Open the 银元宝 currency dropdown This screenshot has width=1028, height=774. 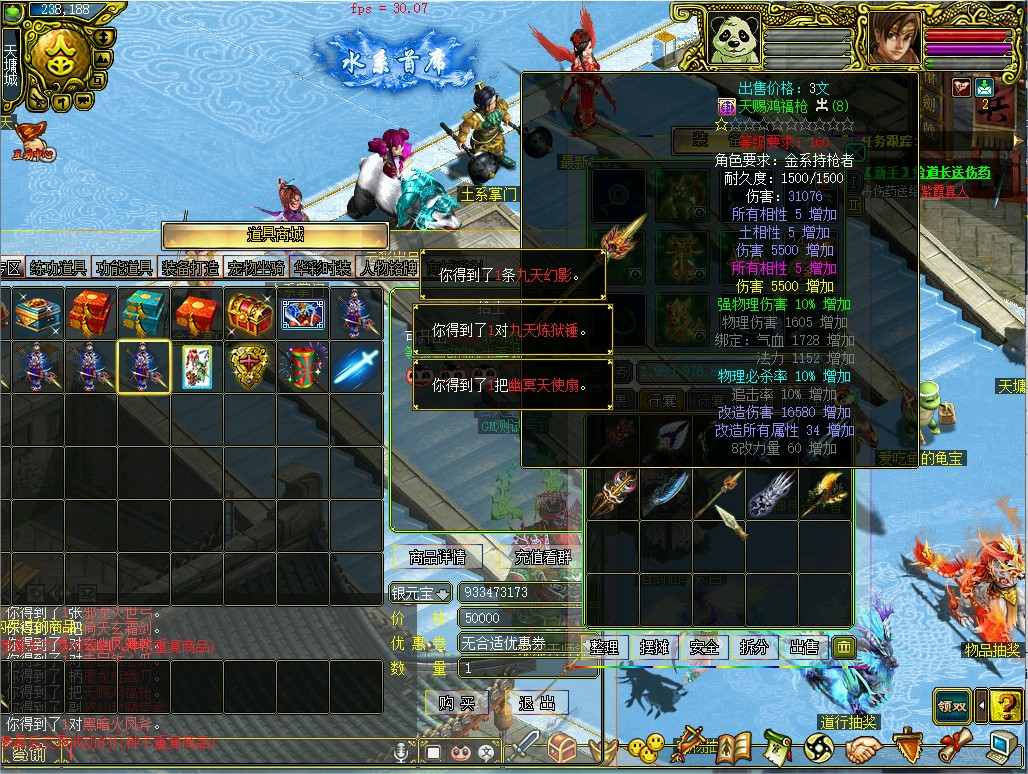(421, 593)
